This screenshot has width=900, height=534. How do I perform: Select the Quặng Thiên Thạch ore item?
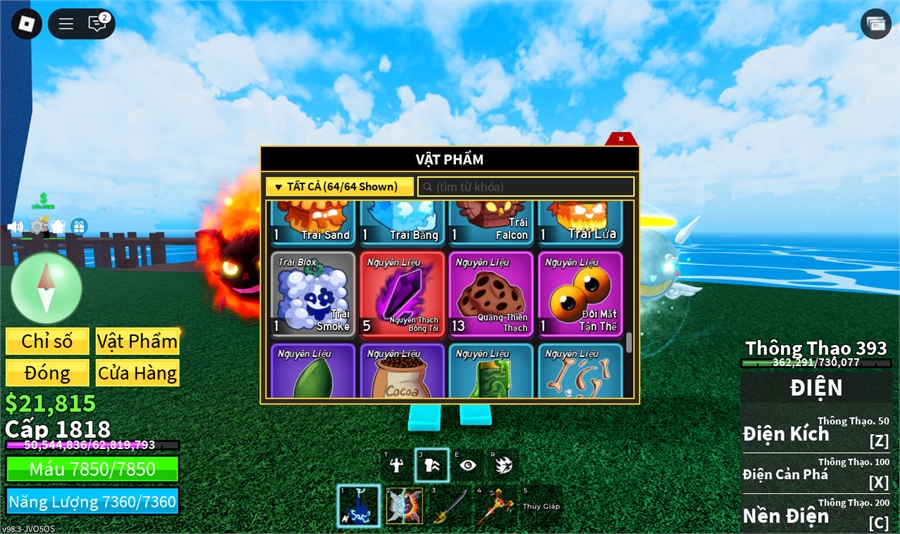491,293
